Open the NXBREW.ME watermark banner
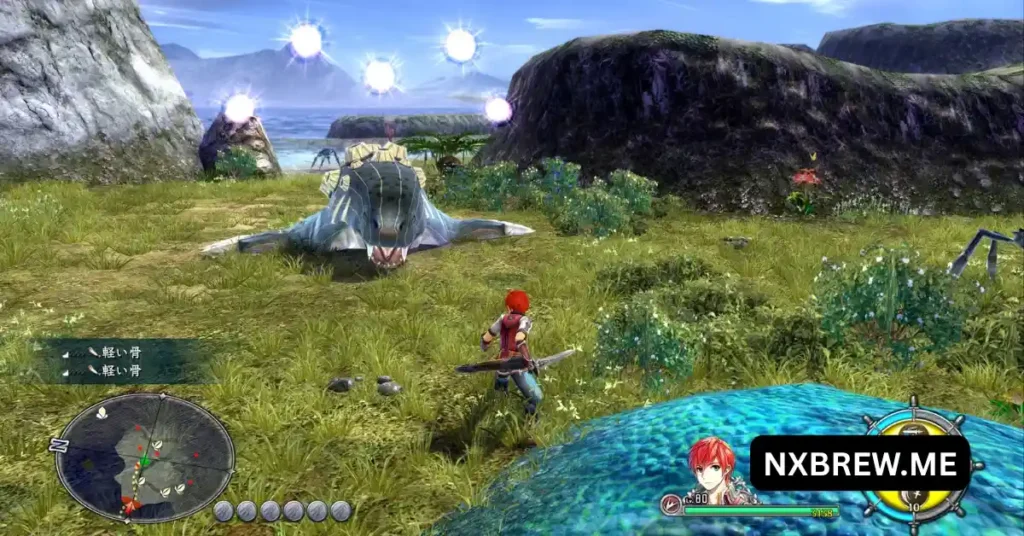 click(x=859, y=463)
